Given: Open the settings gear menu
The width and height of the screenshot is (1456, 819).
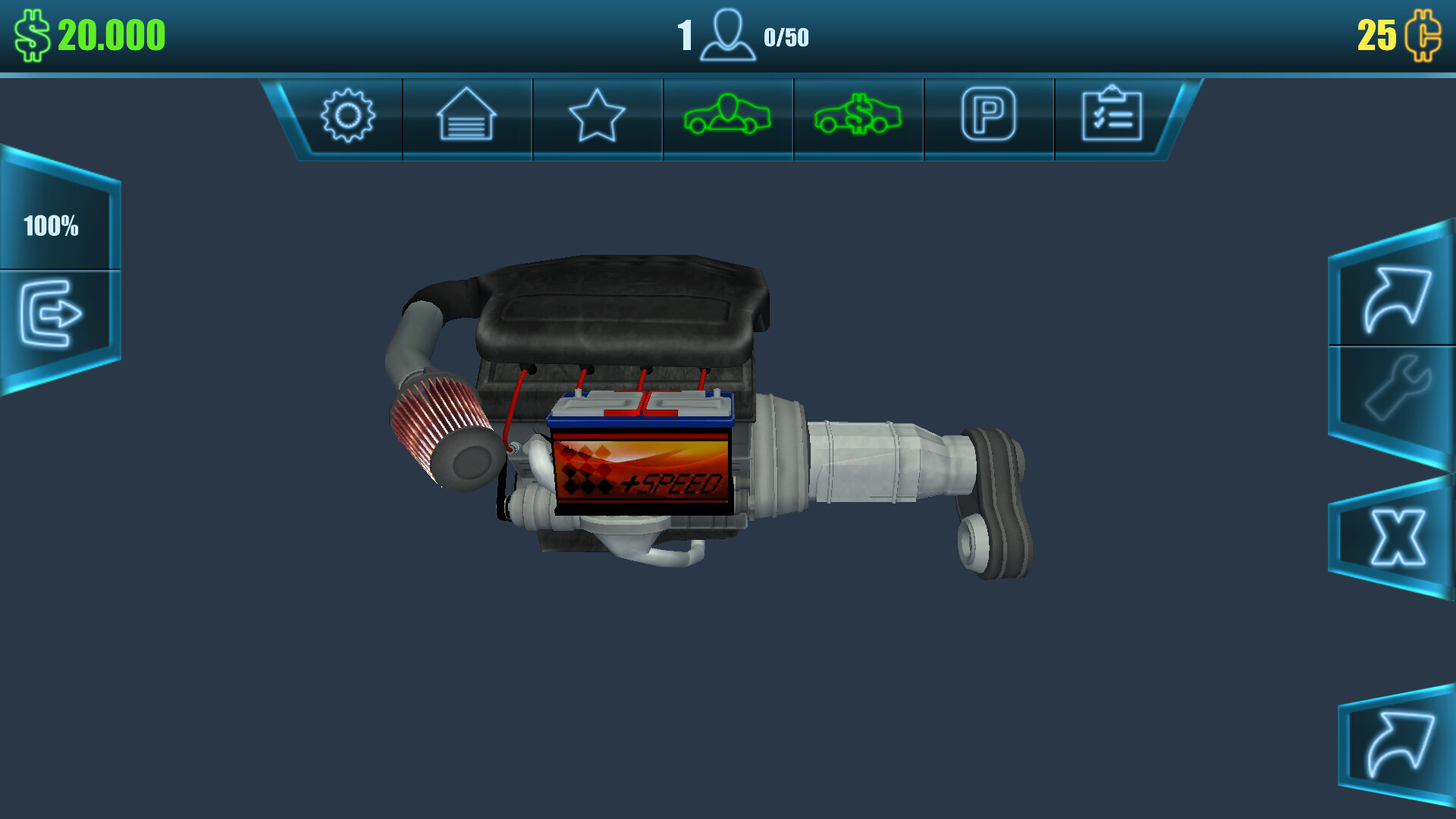Looking at the screenshot, I should pyautogui.click(x=348, y=115).
